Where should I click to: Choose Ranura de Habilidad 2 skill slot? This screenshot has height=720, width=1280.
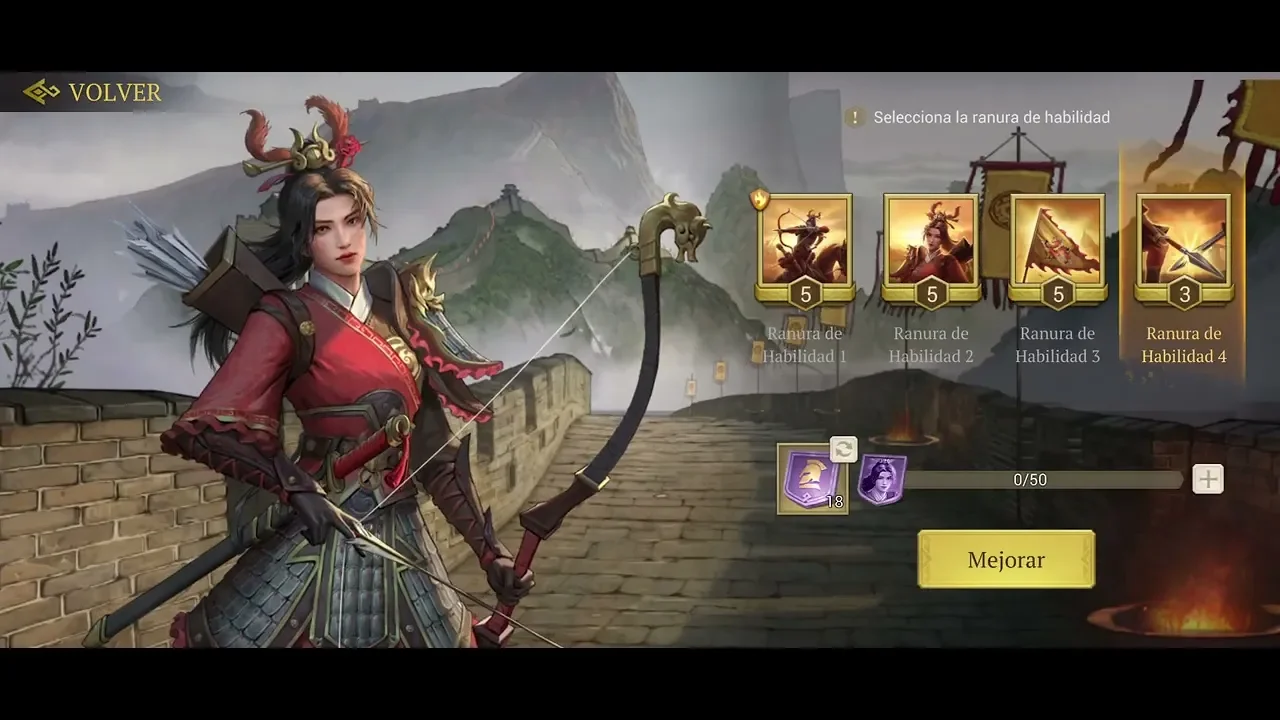931,242
